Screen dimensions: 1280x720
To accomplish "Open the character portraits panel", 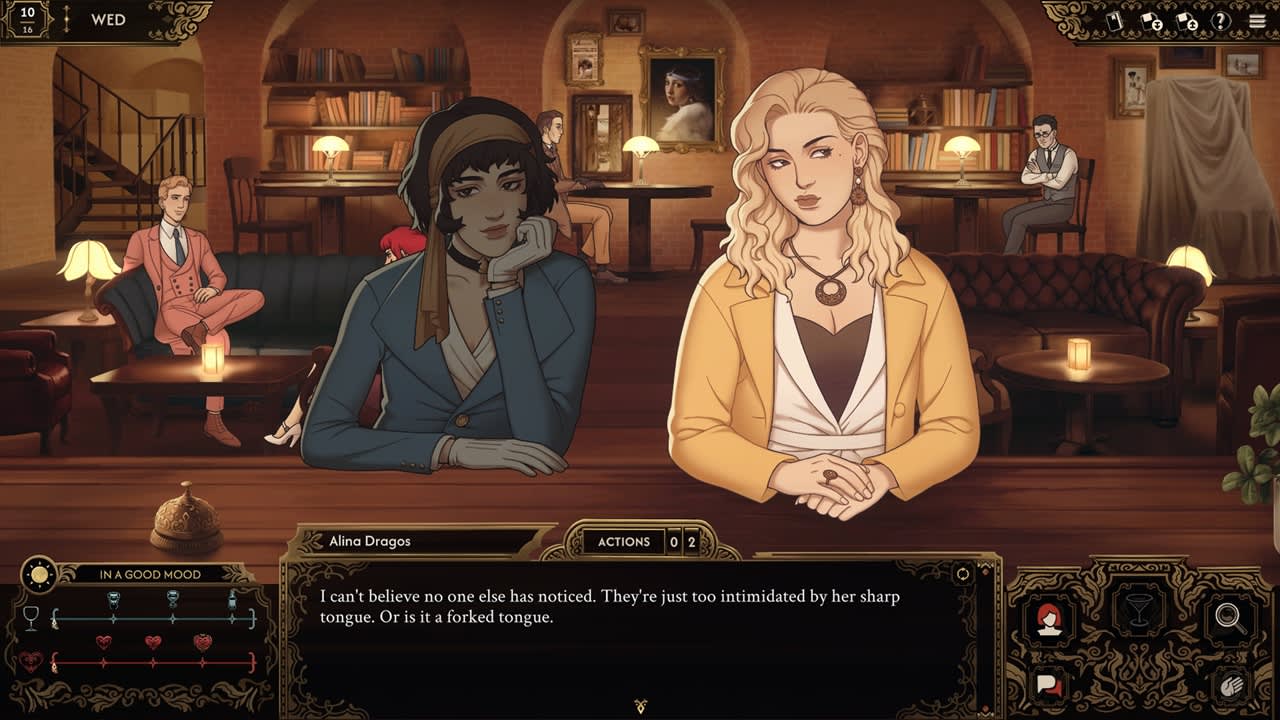I will (1049, 620).
